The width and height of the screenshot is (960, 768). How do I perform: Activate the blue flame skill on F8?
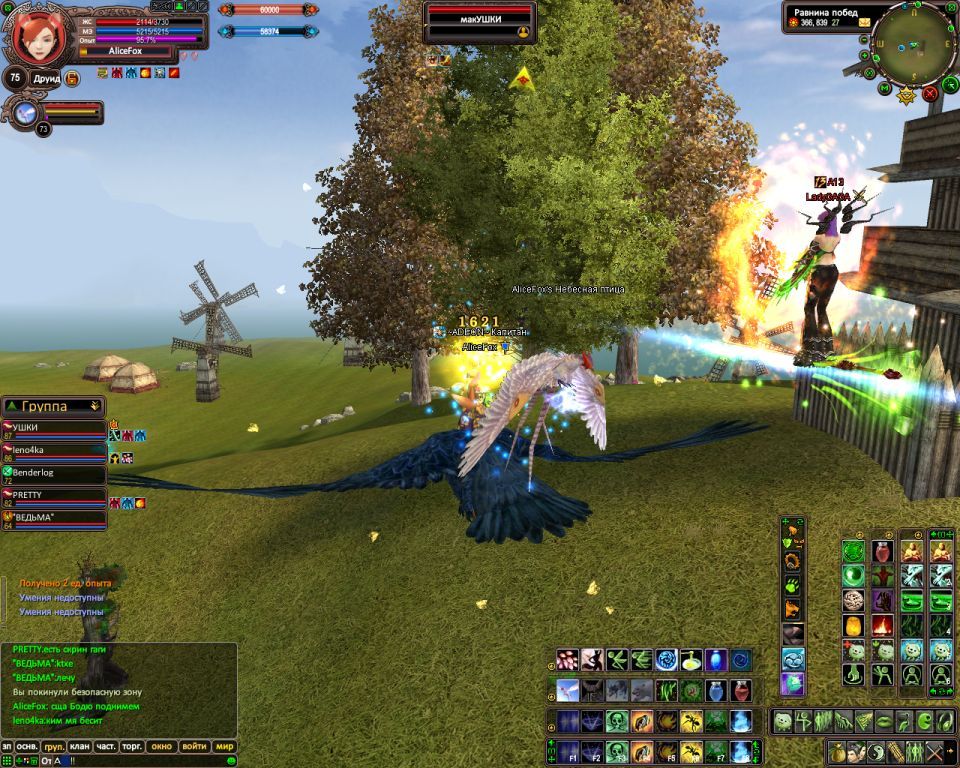click(741, 751)
